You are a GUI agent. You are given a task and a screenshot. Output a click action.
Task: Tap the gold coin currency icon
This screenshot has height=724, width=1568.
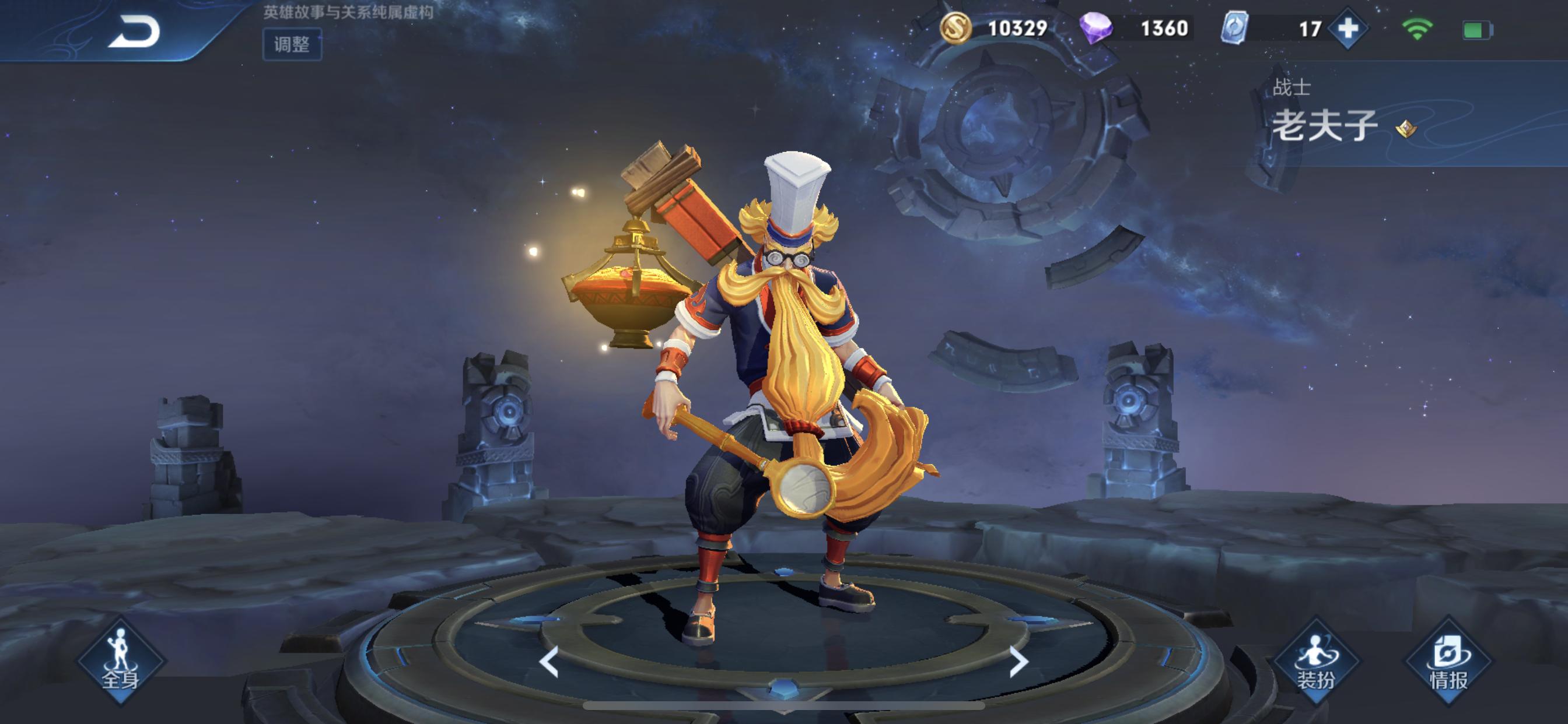coord(955,28)
